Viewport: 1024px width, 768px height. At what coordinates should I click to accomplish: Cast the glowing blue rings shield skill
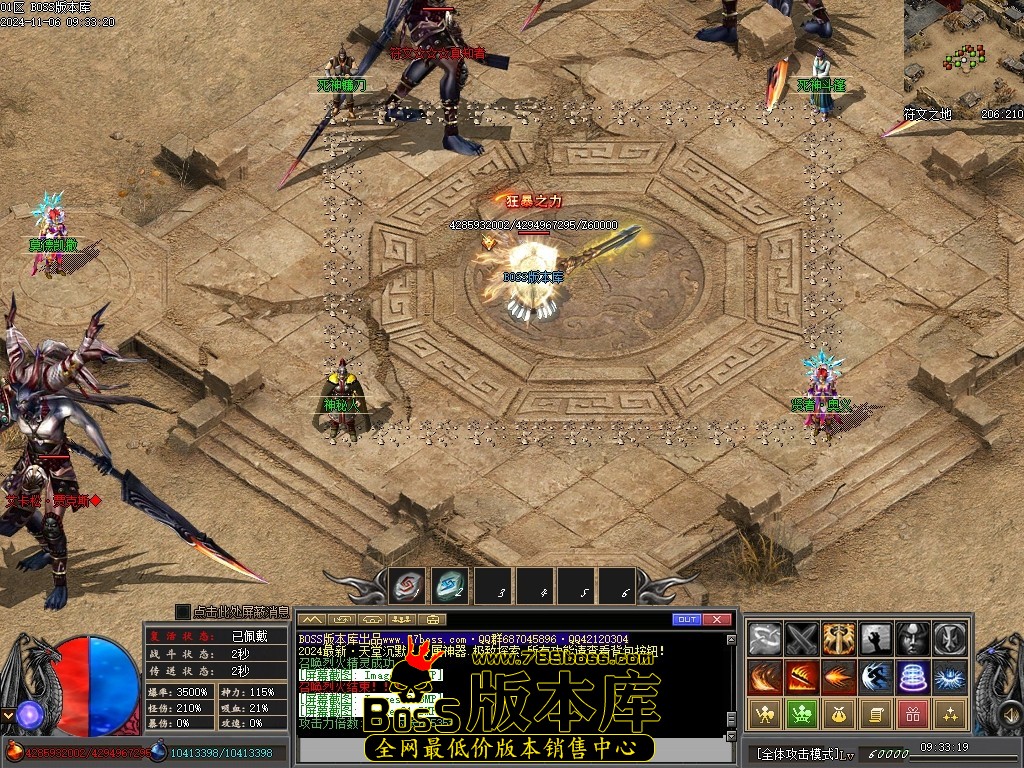tap(913, 677)
